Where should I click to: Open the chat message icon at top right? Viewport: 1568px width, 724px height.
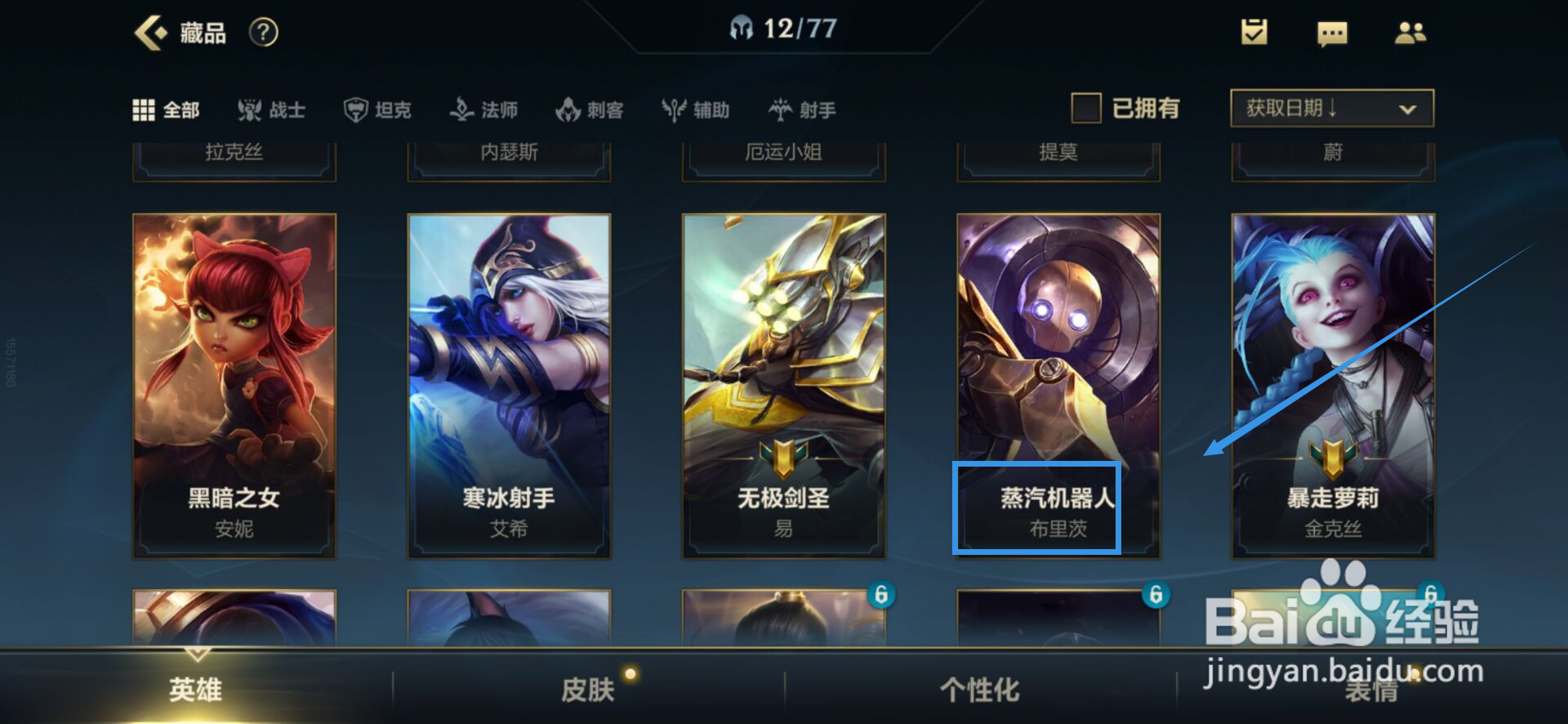coord(1331,33)
